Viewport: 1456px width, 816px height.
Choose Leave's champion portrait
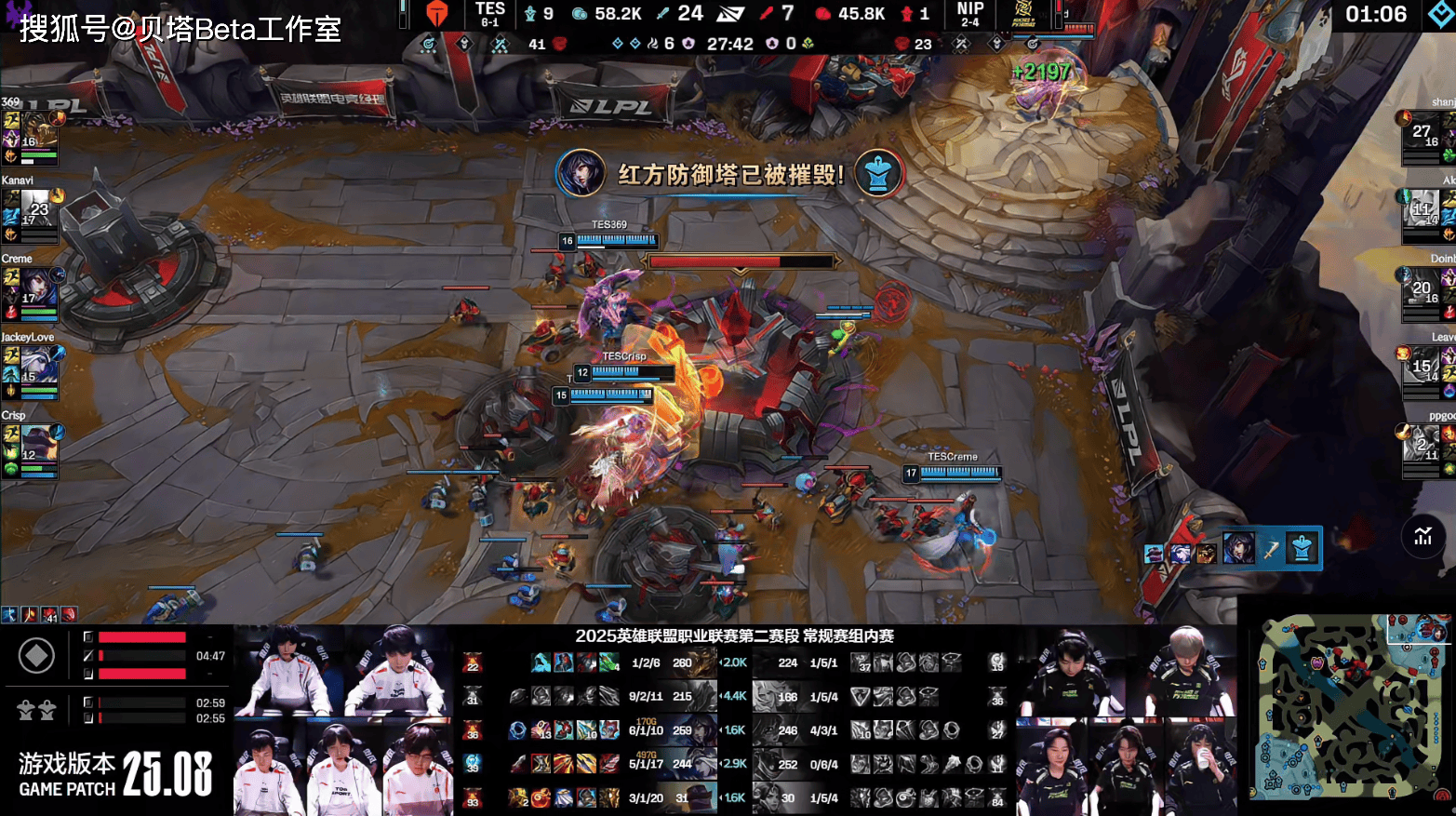1422,368
